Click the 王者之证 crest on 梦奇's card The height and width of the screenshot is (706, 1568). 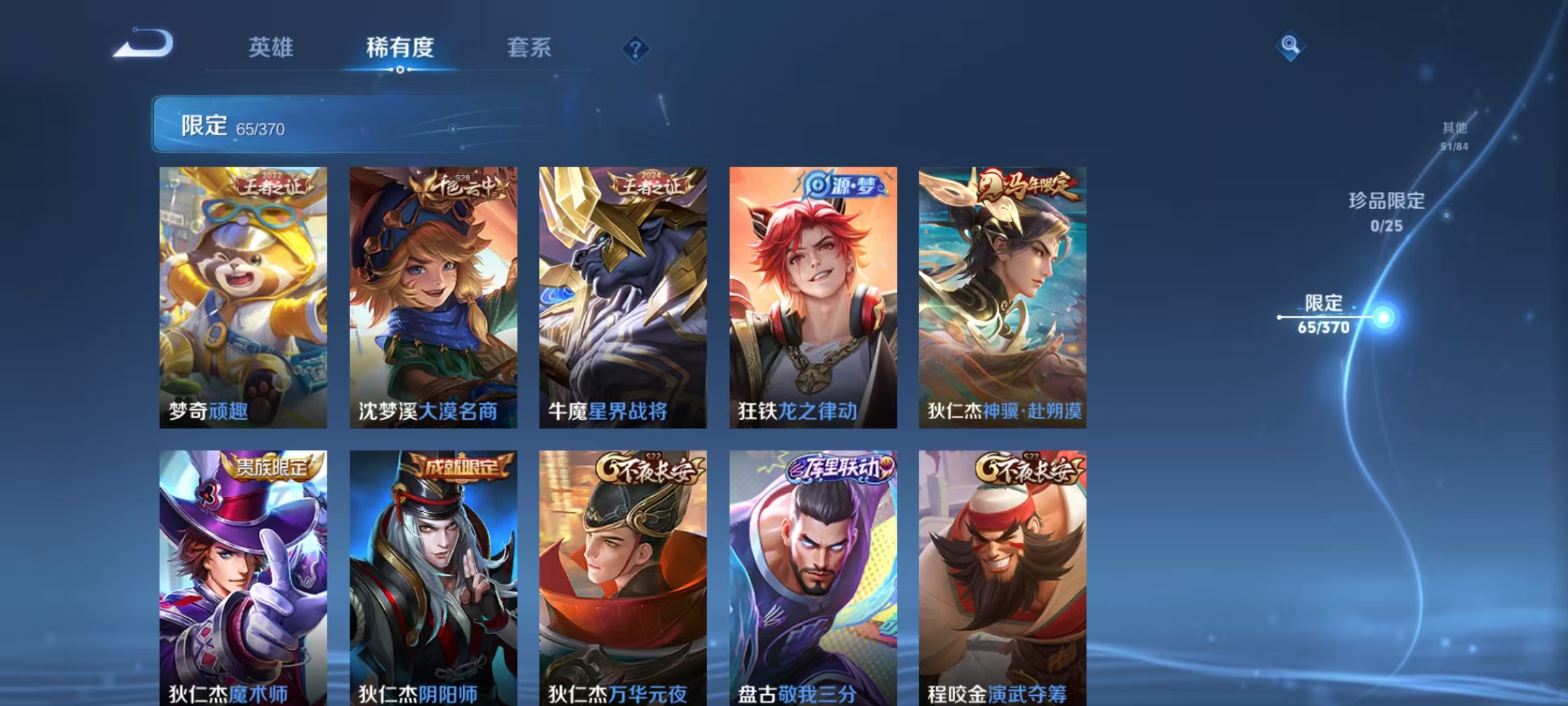tap(271, 187)
